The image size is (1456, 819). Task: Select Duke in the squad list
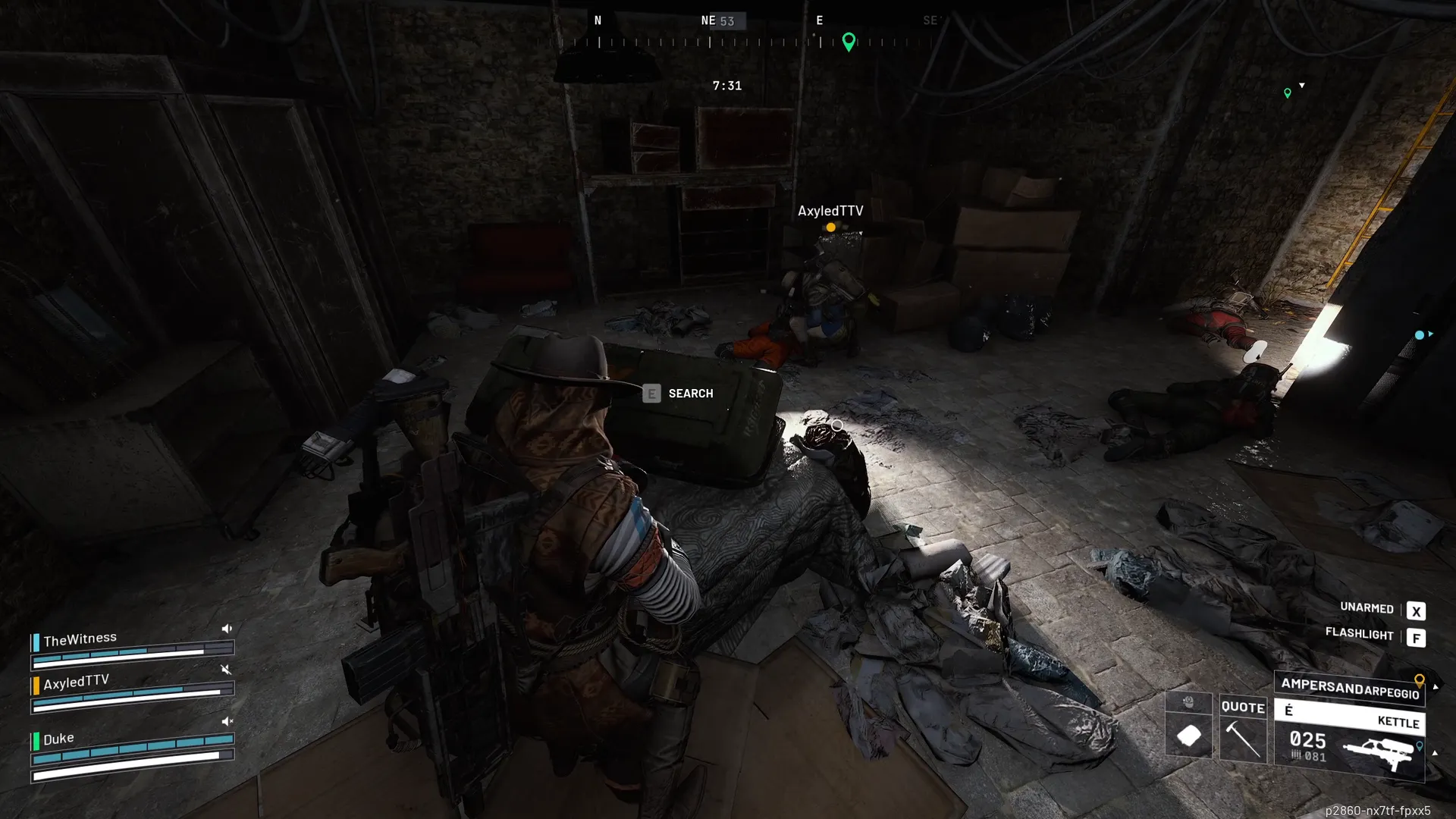[58, 739]
